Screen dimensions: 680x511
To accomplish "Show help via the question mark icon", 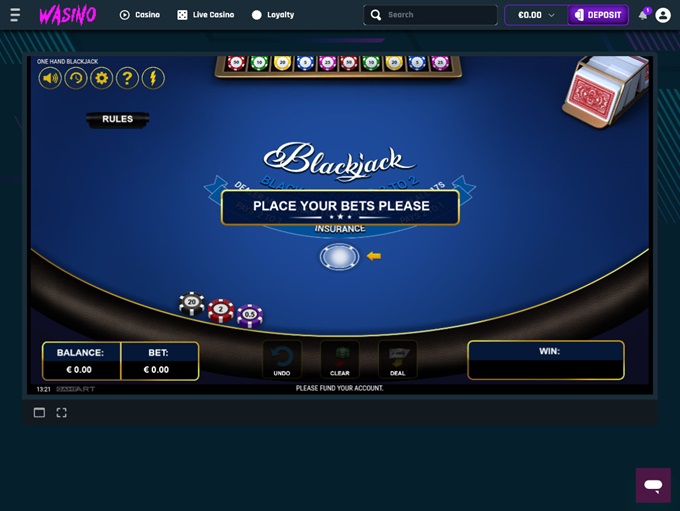I will [127, 78].
